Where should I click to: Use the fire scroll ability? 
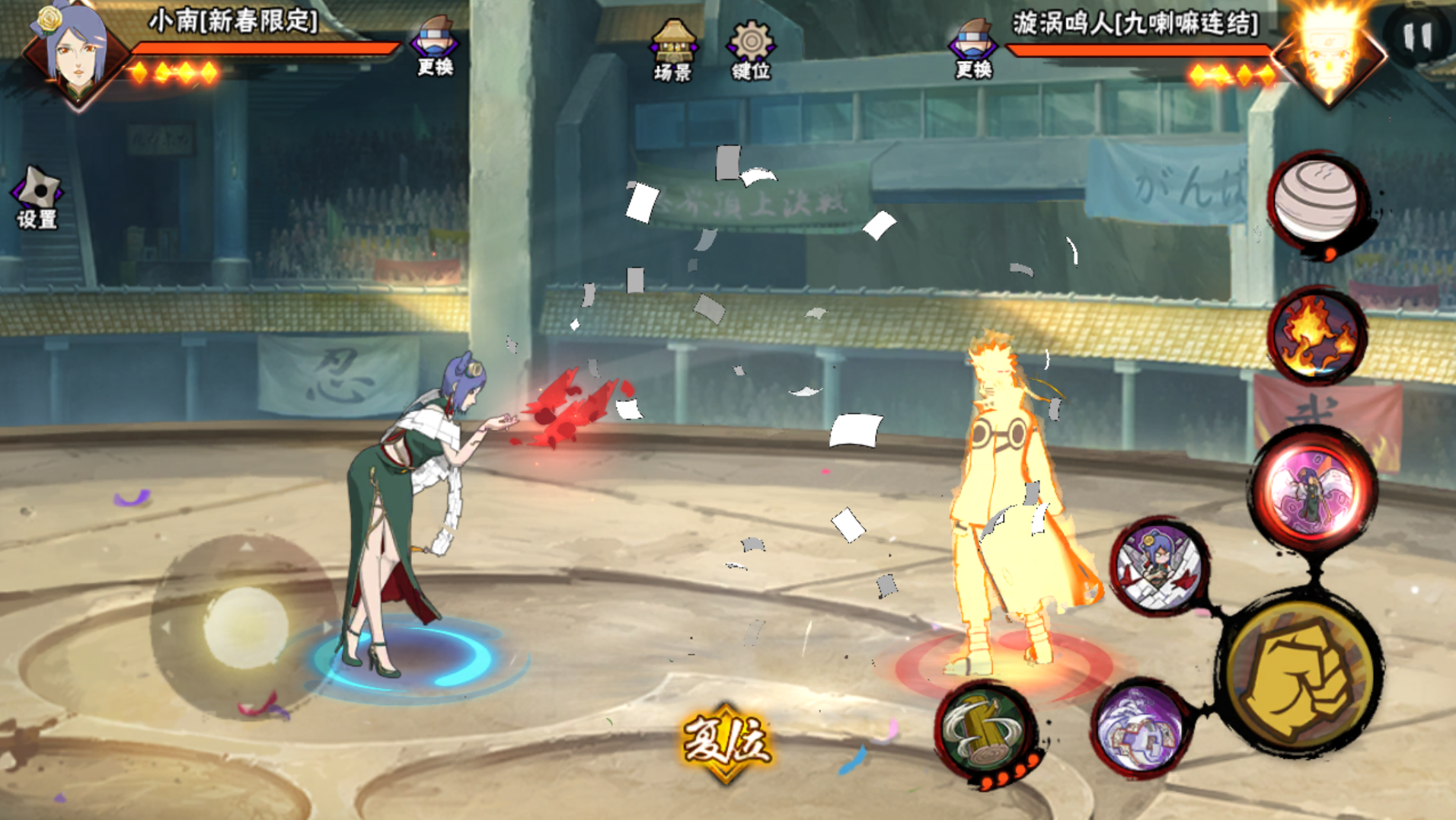[1317, 336]
